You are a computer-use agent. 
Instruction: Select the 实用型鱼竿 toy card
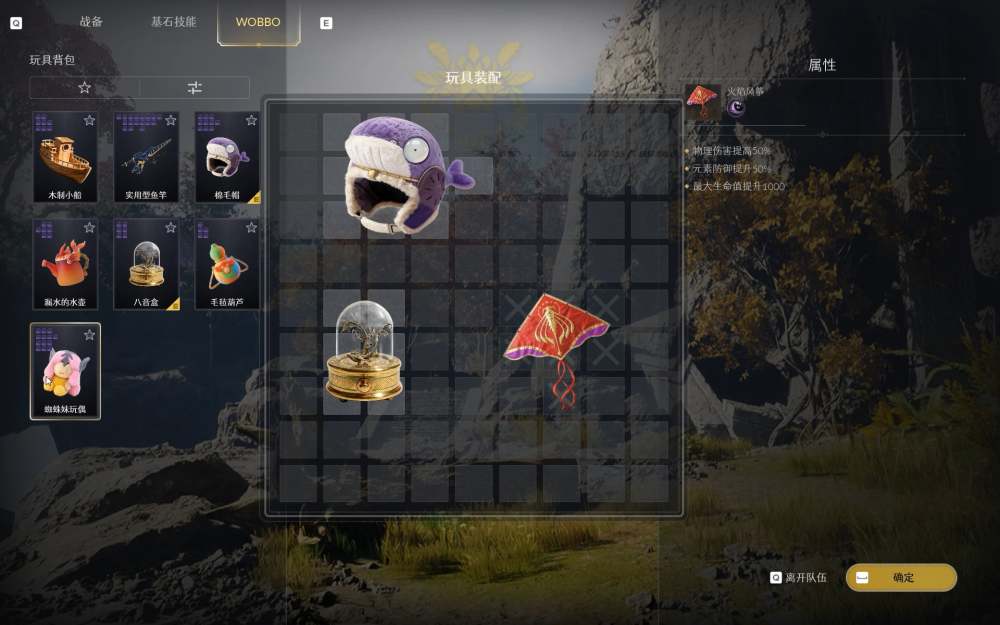(146, 157)
